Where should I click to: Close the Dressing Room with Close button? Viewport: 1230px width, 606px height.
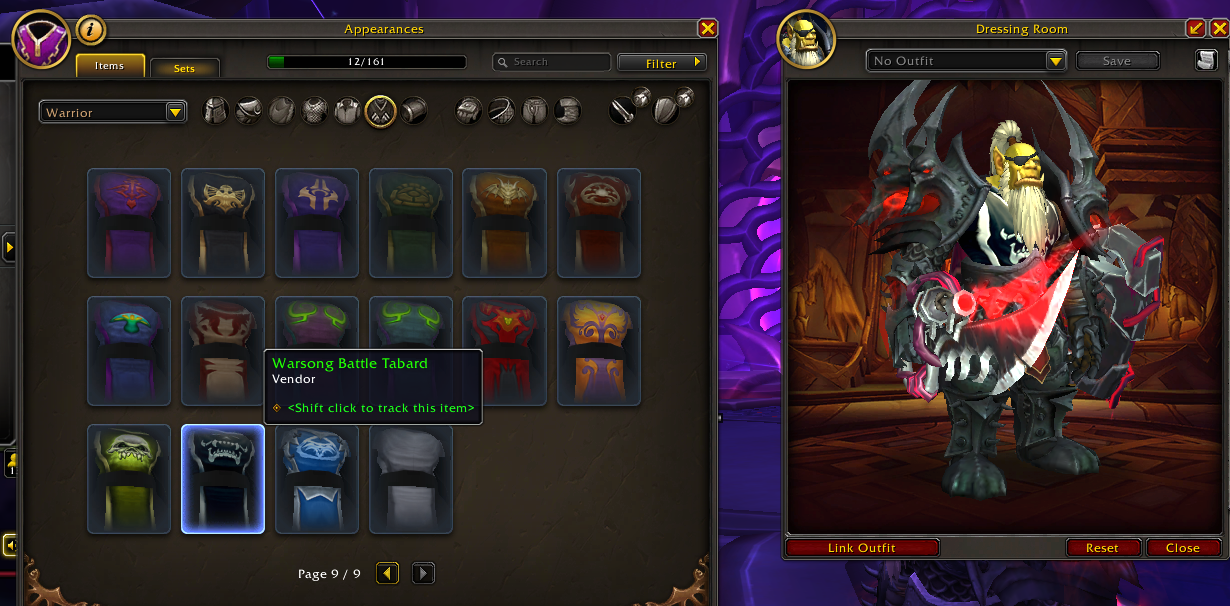pyautogui.click(x=1182, y=548)
